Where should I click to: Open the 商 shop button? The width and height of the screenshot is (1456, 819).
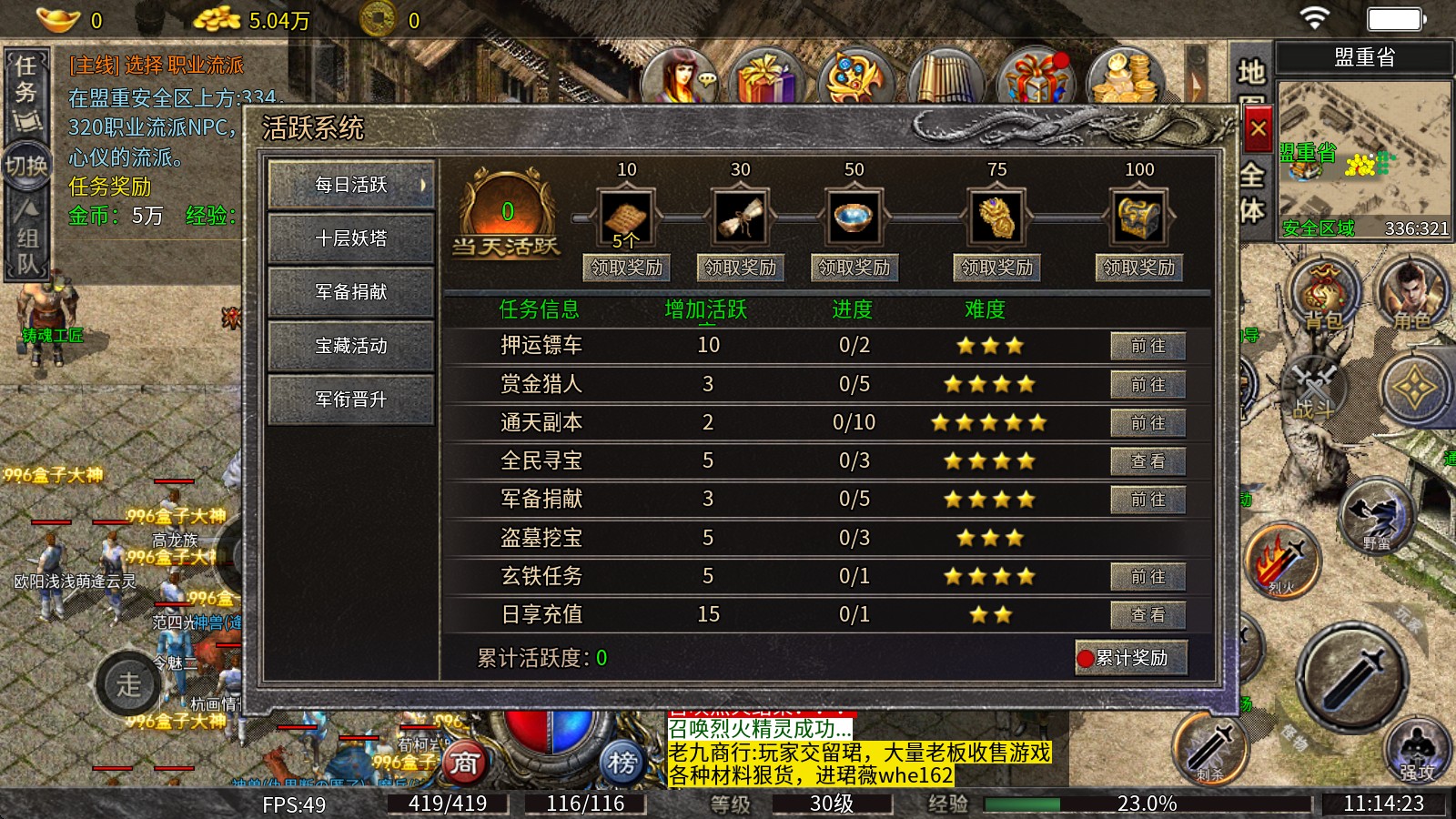tap(465, 763)
